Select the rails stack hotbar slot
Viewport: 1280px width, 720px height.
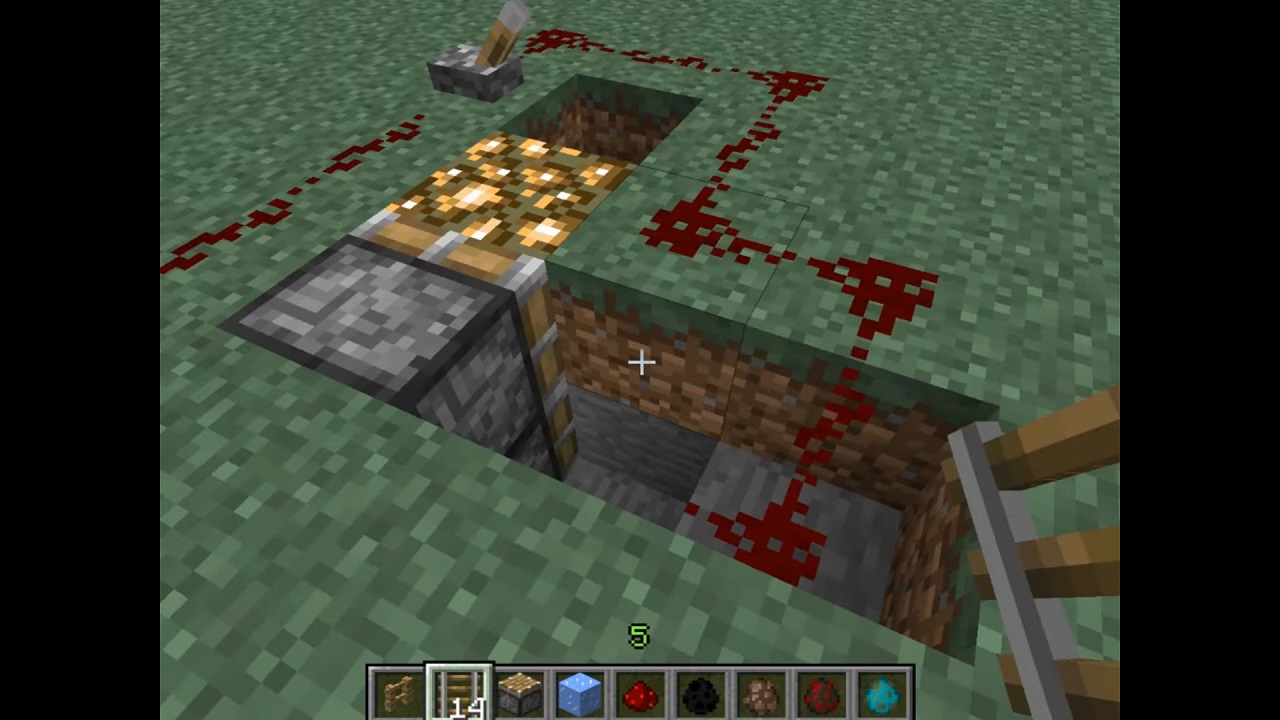(459, 694)
